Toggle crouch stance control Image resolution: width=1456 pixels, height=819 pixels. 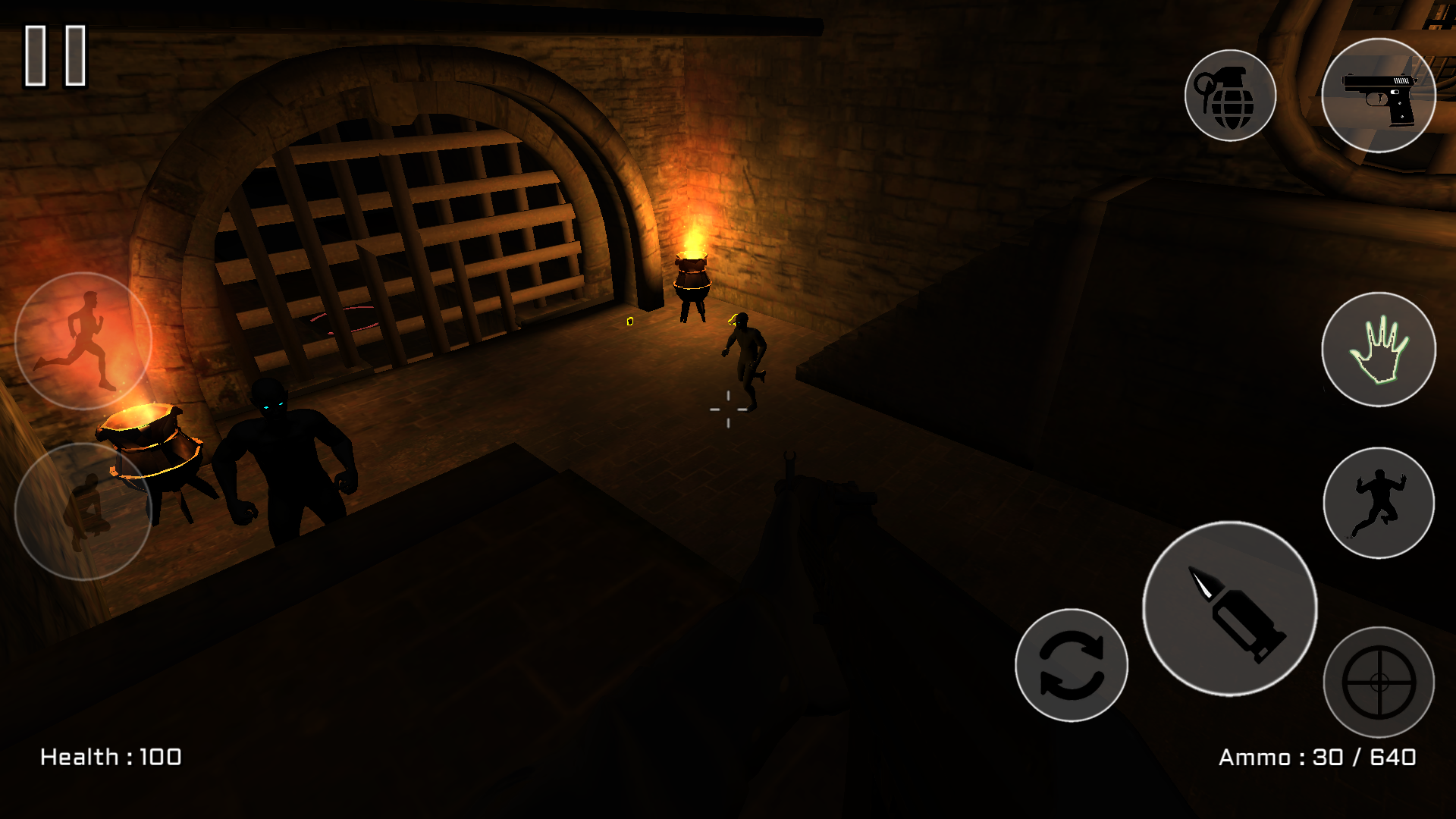(x=81, y=510)
